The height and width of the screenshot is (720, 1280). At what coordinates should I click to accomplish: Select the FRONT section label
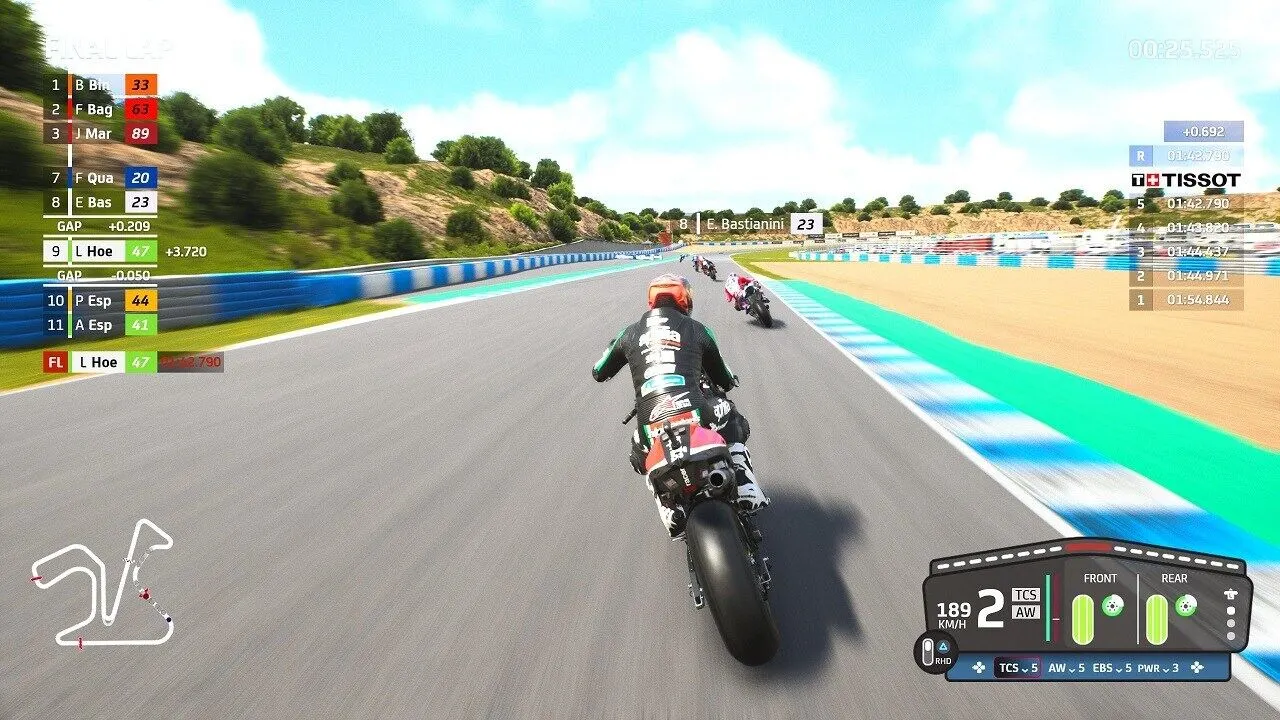pyautogui.click(x=1101, y=579)
